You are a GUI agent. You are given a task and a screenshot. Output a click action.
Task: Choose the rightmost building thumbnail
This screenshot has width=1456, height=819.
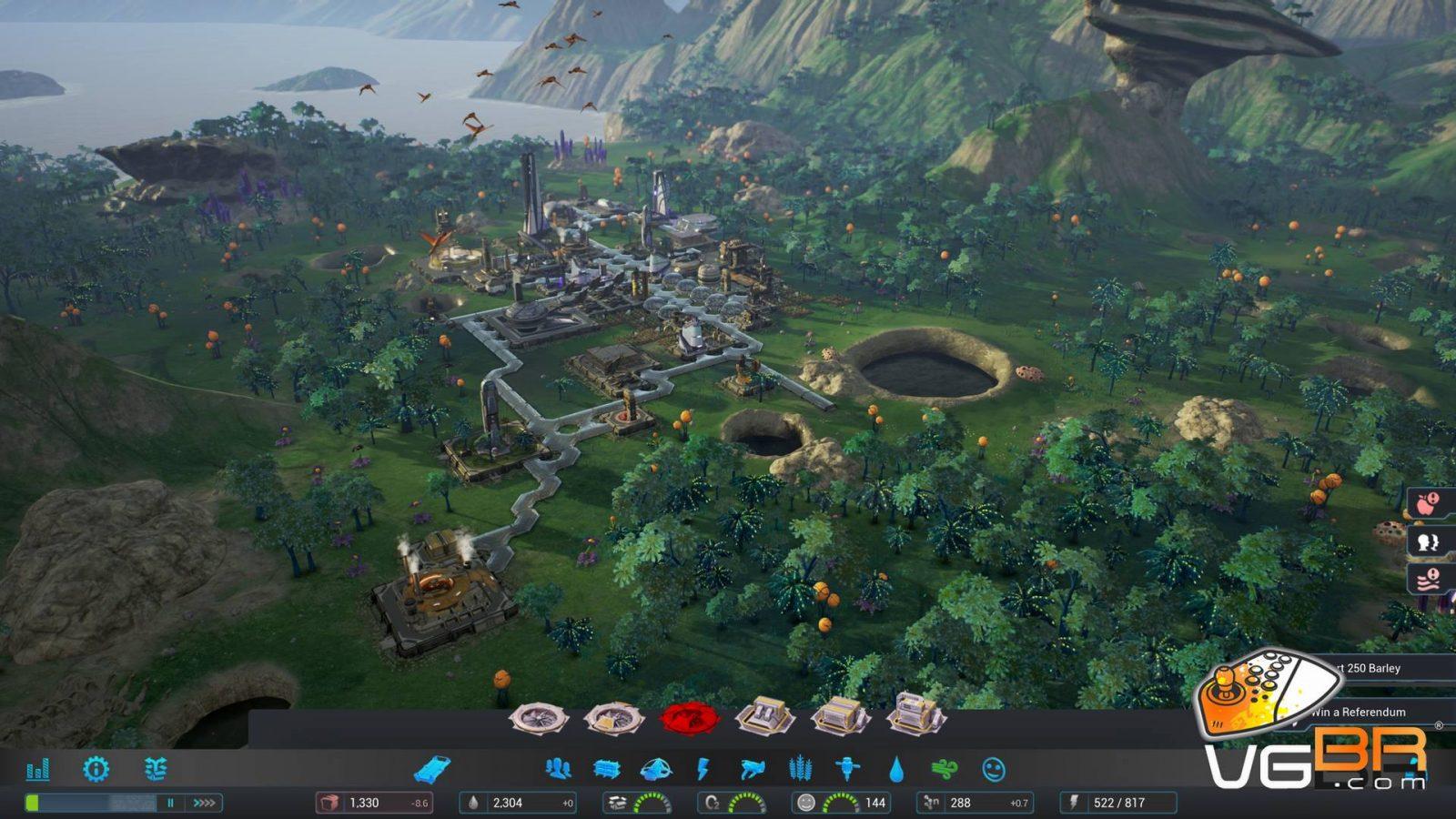(x=915, y=714)
